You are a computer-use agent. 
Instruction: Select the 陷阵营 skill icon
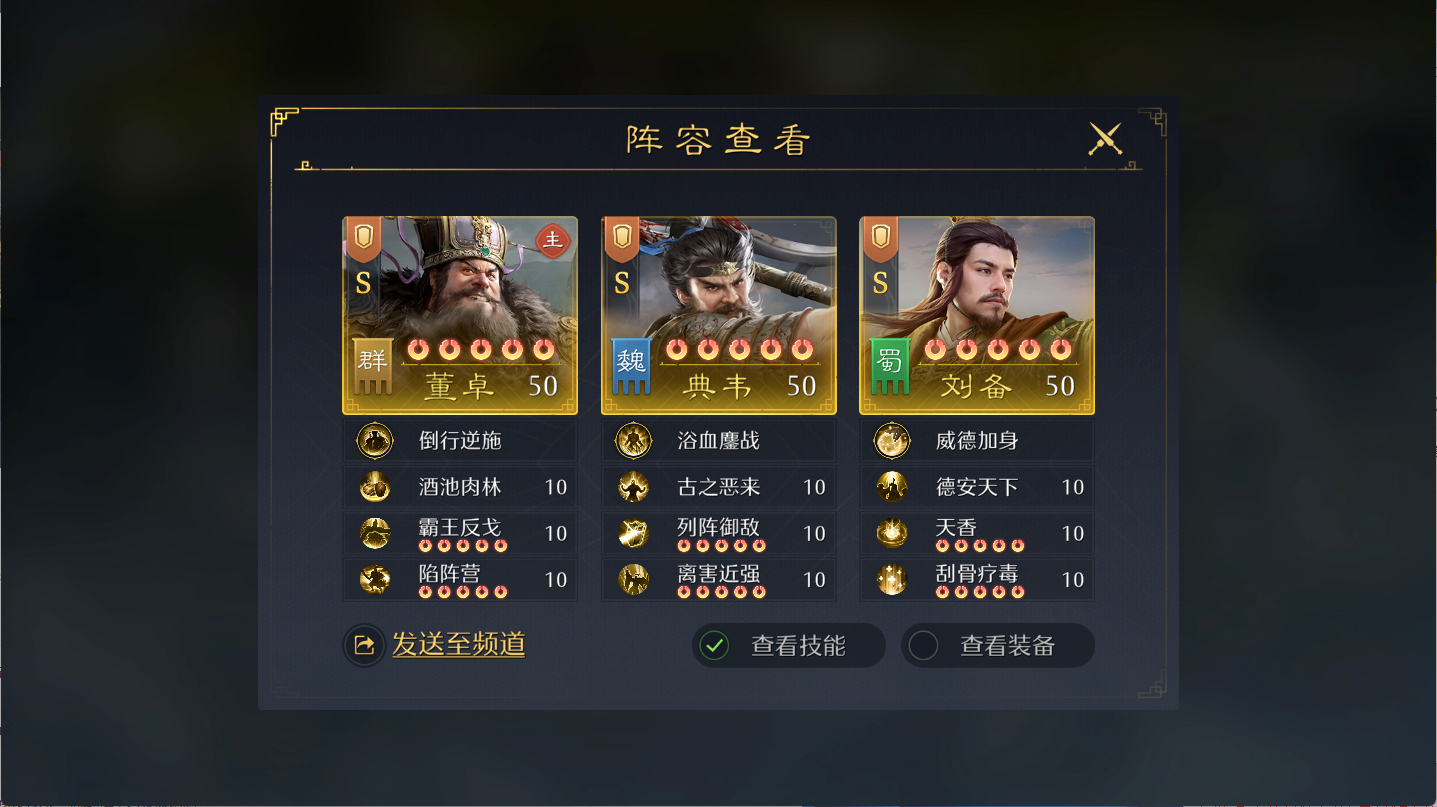tap(374, 578)
